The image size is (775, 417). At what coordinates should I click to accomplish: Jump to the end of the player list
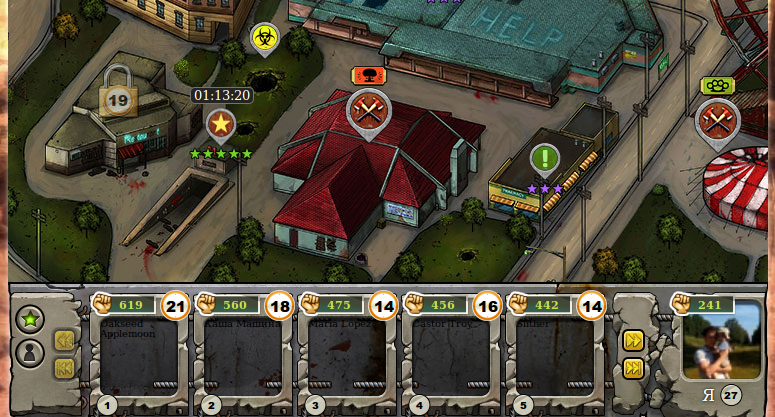633,368
